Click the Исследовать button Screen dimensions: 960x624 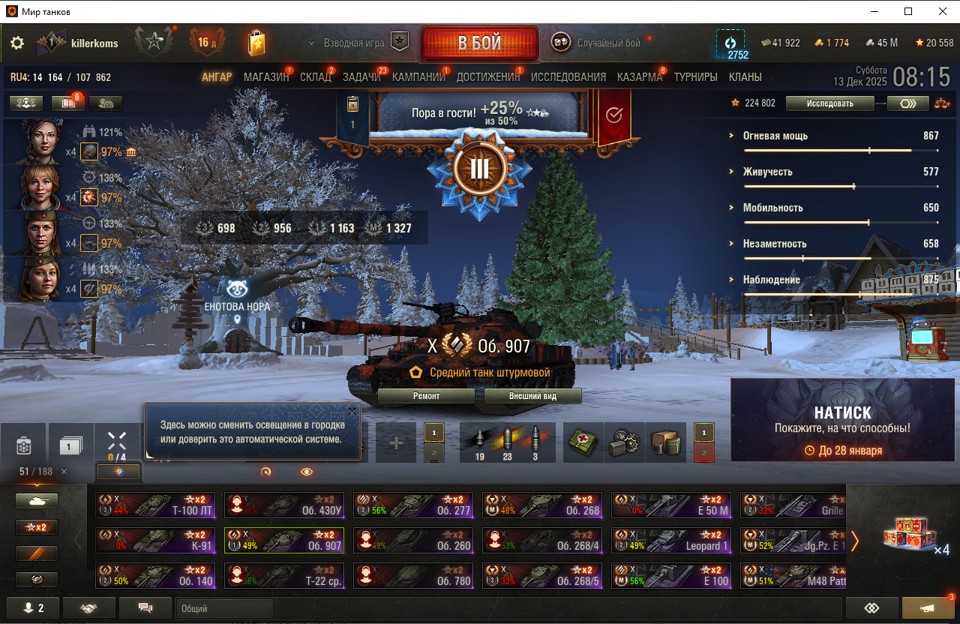pyautogui.click(x=831, y=103)
